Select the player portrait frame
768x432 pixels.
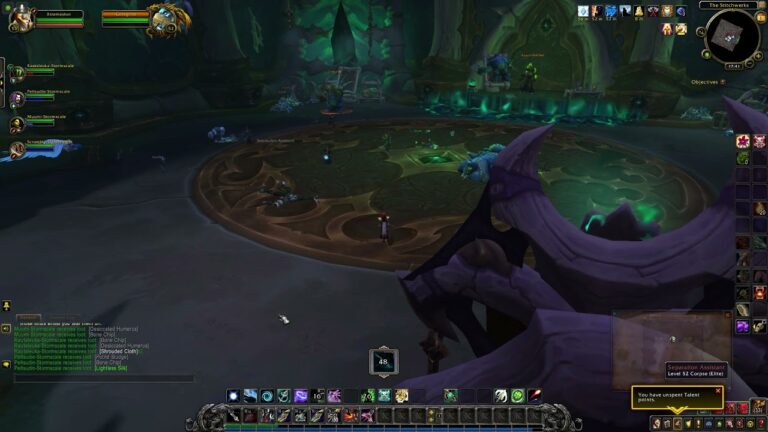pyautogui.click(x=22, y=18)
